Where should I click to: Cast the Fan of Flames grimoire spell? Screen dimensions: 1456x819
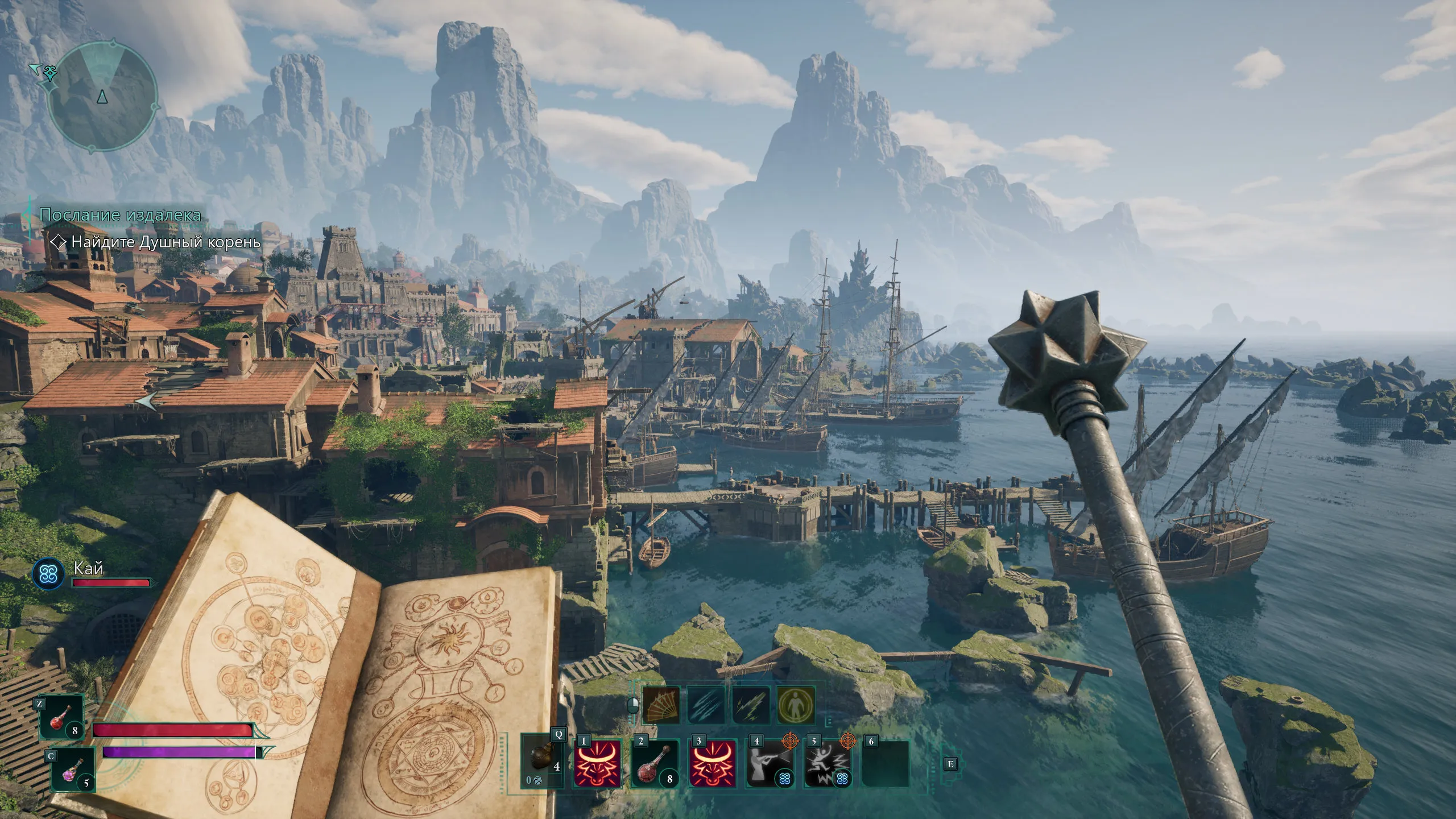point(661,705)
